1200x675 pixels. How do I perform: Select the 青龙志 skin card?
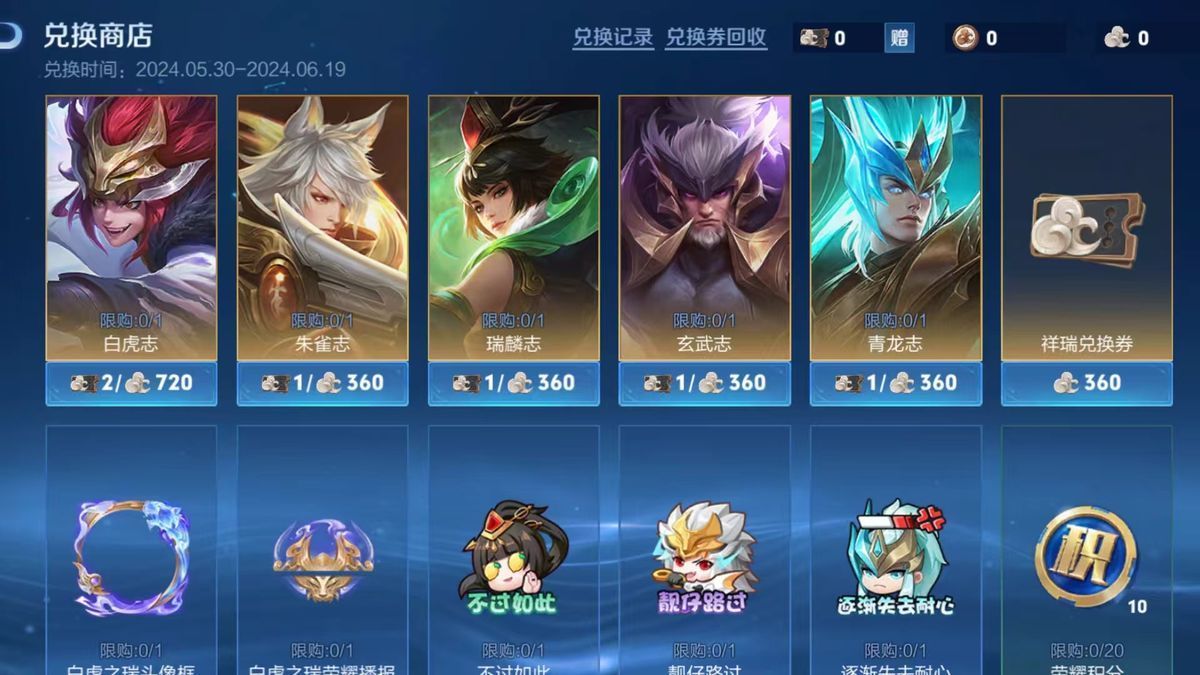click(895, 228)
